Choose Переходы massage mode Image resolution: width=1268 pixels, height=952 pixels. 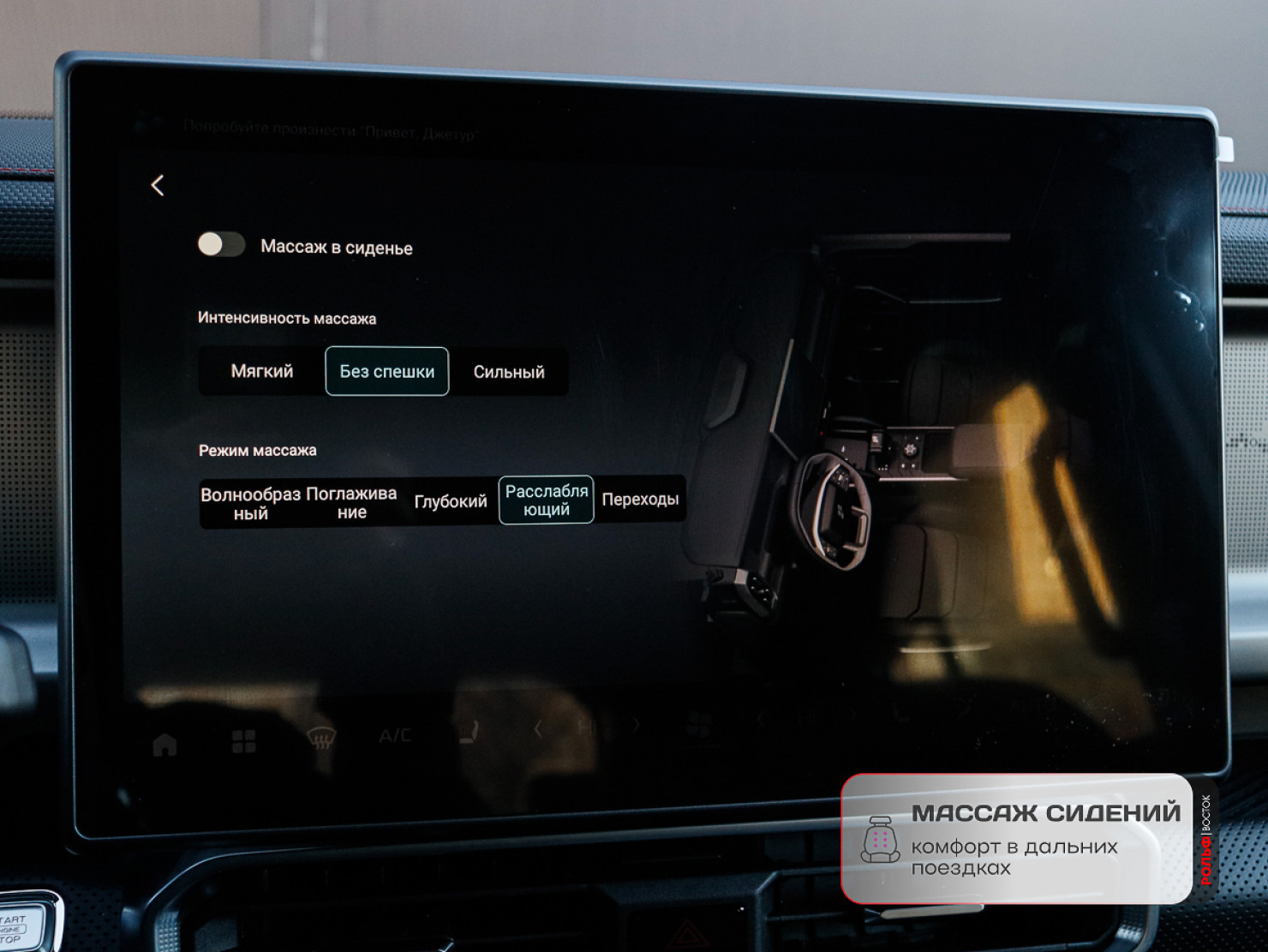point(640,499)
